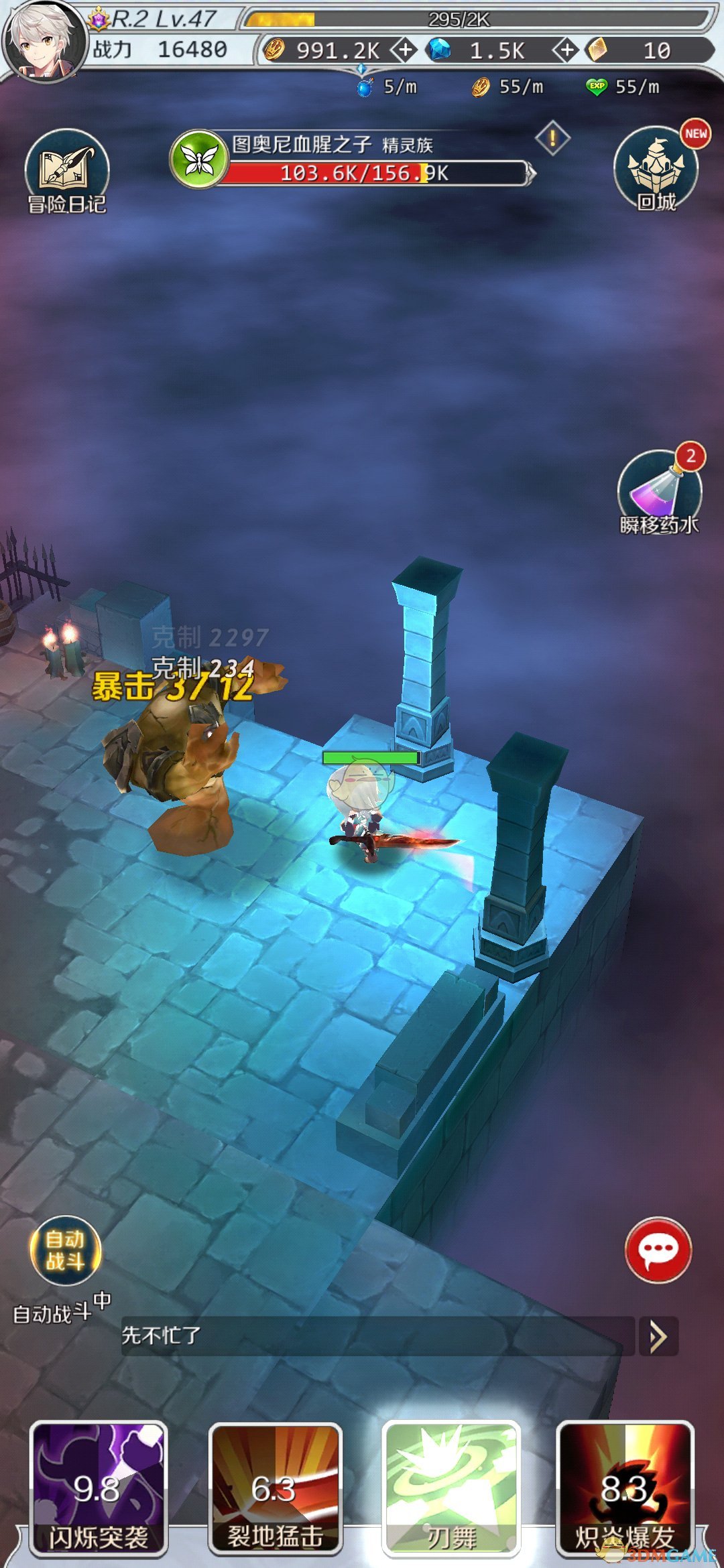This screenshot has width=724, height=1568.
Task: Tap the yellow exclamation boss info icon
Action: click(x=552, y=139)
